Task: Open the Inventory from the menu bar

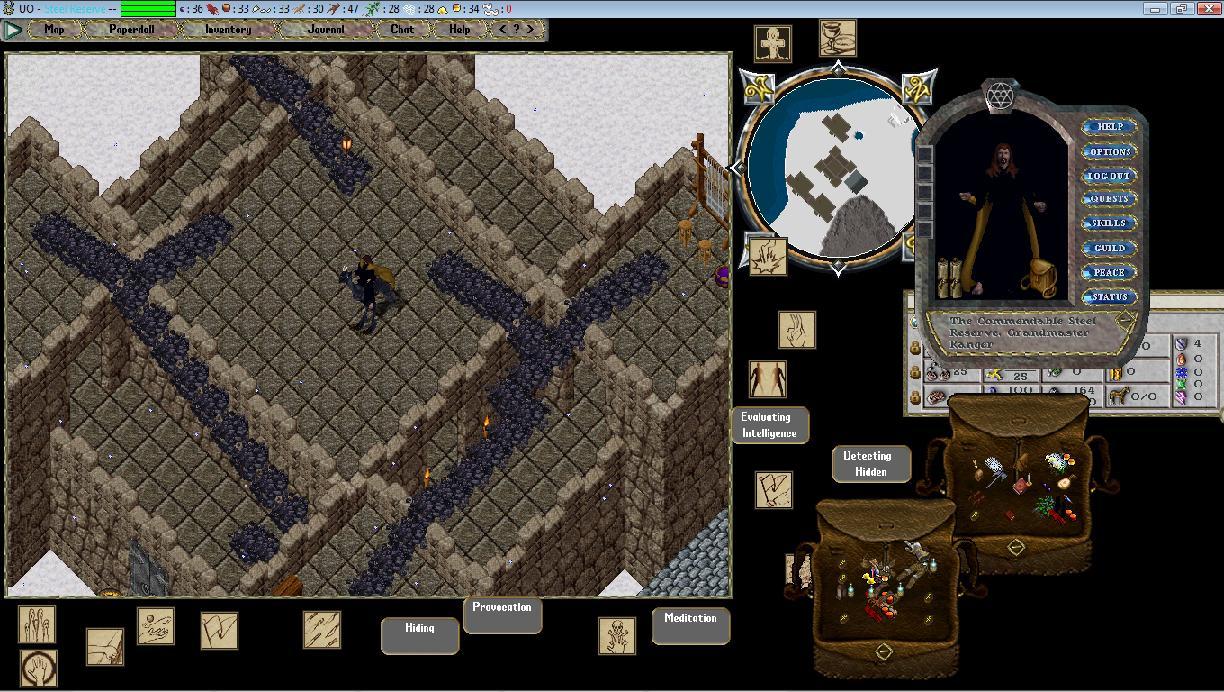Action: (x=227, y=29)
